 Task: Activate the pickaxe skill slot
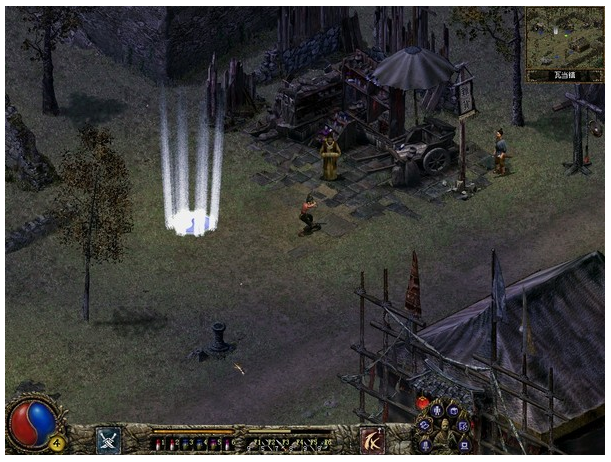click(x=372, y=439)
